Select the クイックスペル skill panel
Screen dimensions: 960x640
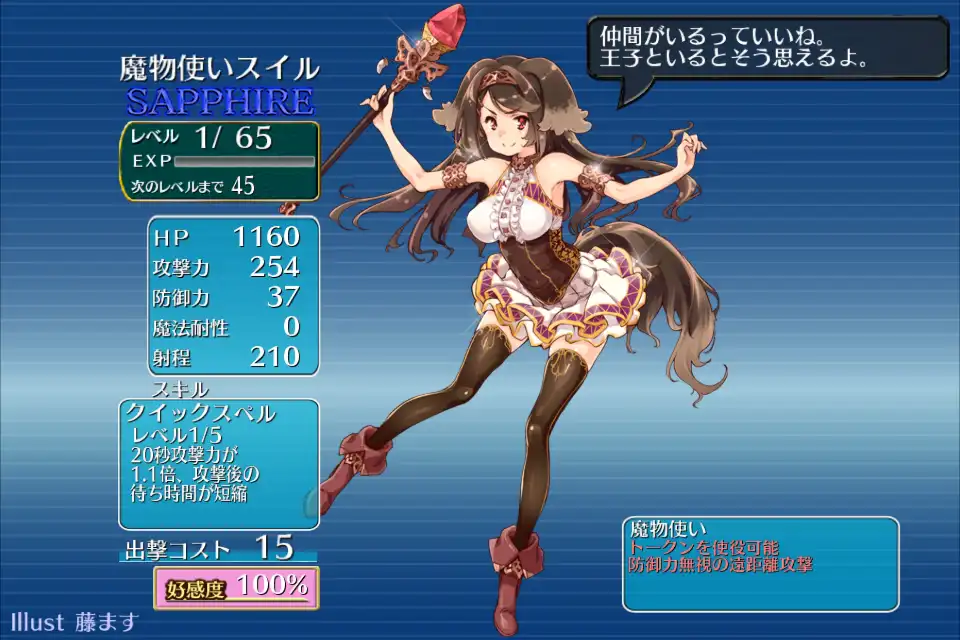tap(219, 464)
